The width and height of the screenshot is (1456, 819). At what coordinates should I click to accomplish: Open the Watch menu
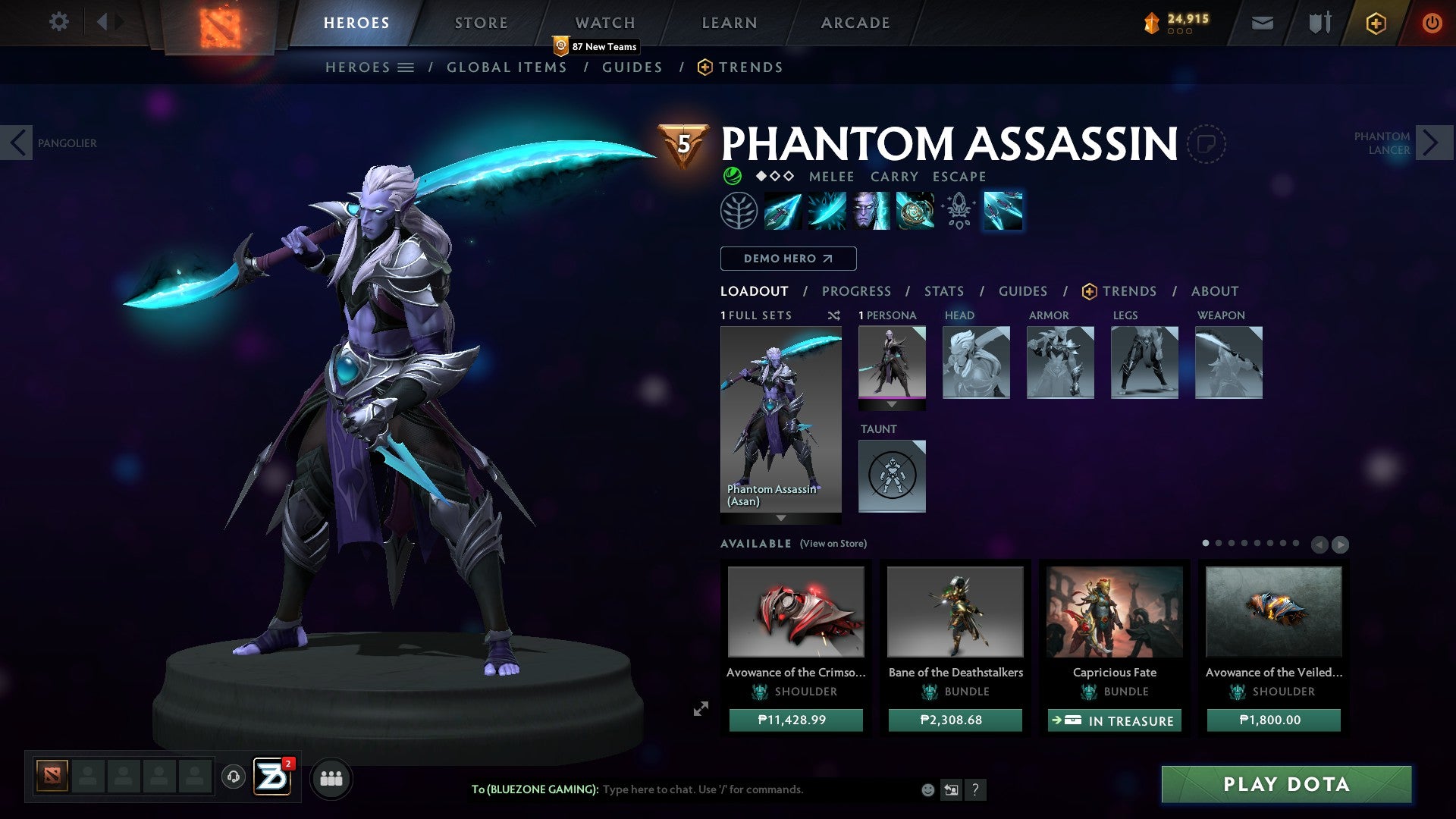(x=604, y=22)
